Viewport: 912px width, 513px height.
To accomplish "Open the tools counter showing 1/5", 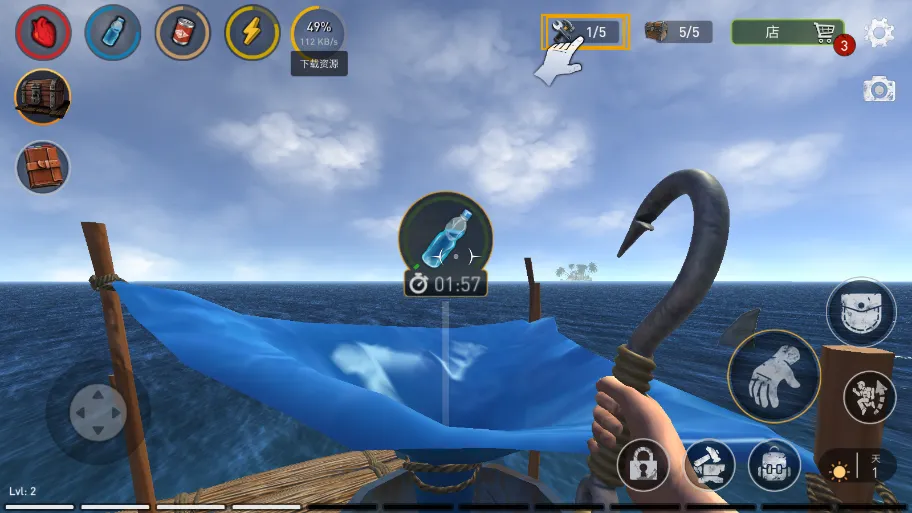I will point(585,32).
